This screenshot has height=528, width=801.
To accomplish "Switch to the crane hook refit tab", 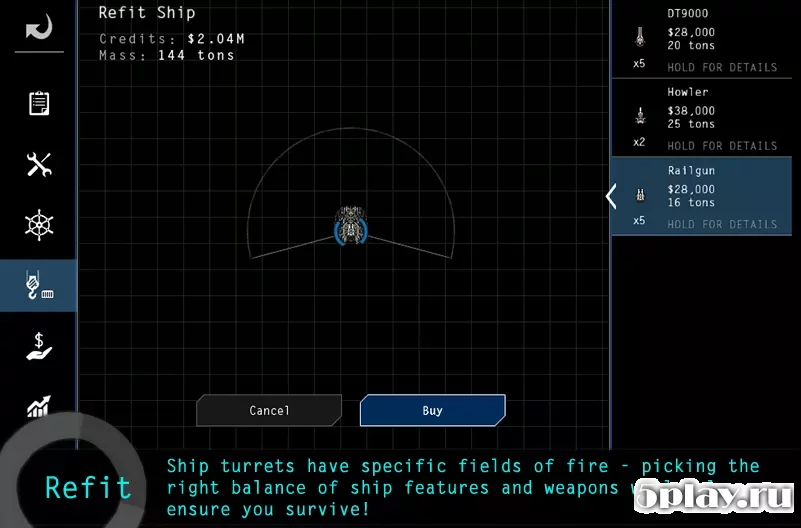I will (x=38, y=286).
